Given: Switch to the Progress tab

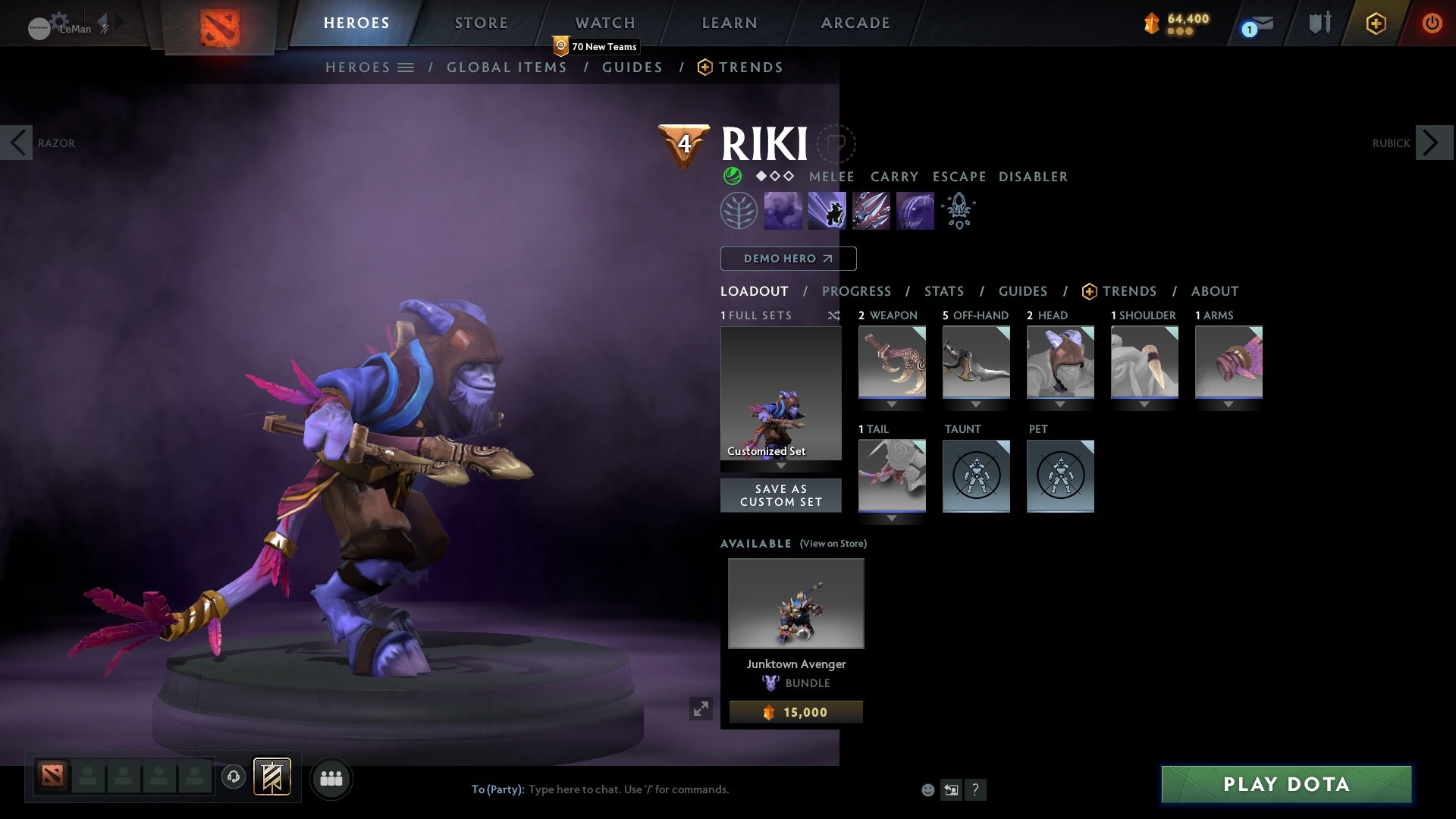Looking at the screenshot, I should [856, 291].
